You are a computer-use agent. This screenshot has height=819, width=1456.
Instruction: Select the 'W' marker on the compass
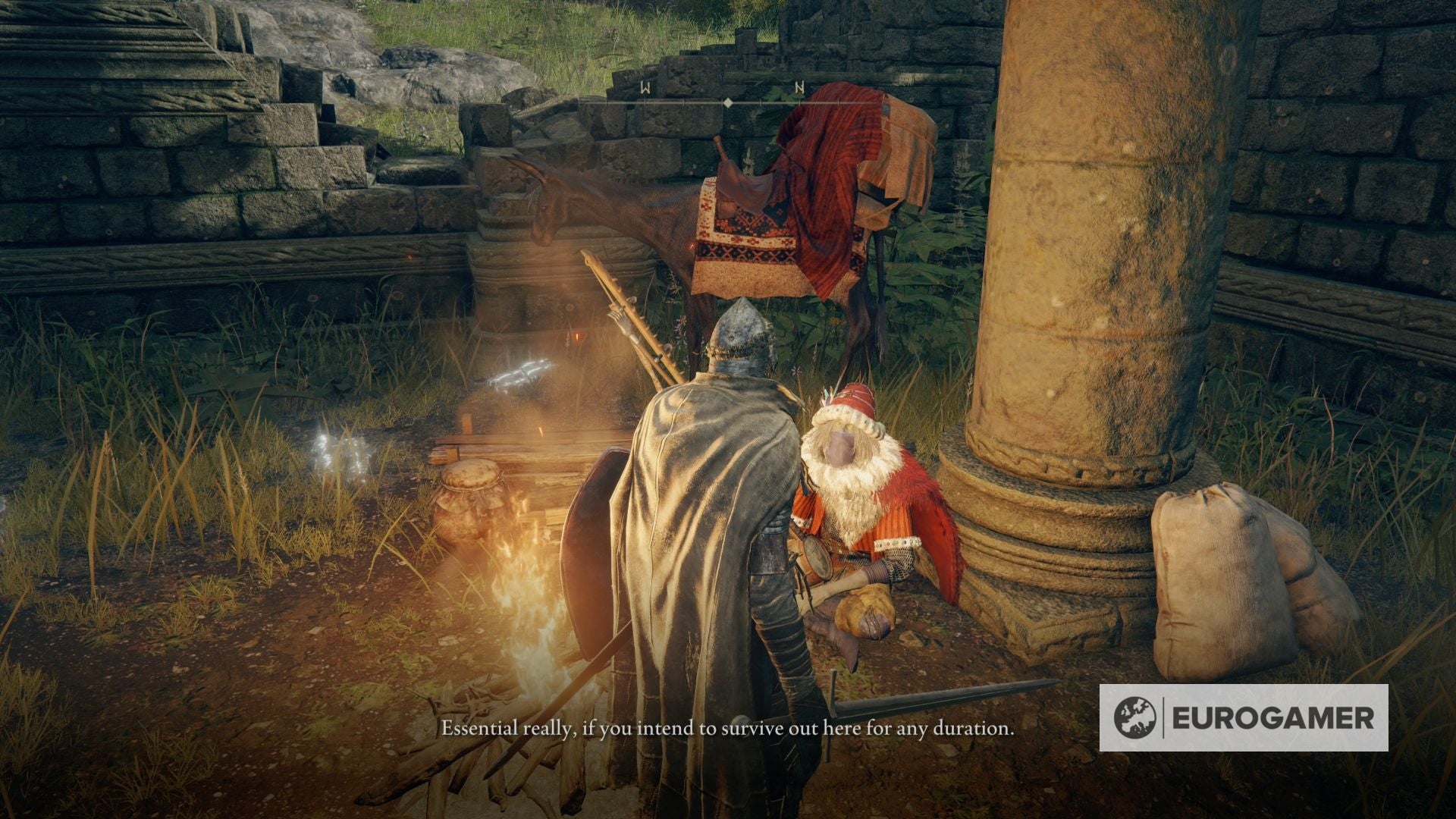(645, 87)
